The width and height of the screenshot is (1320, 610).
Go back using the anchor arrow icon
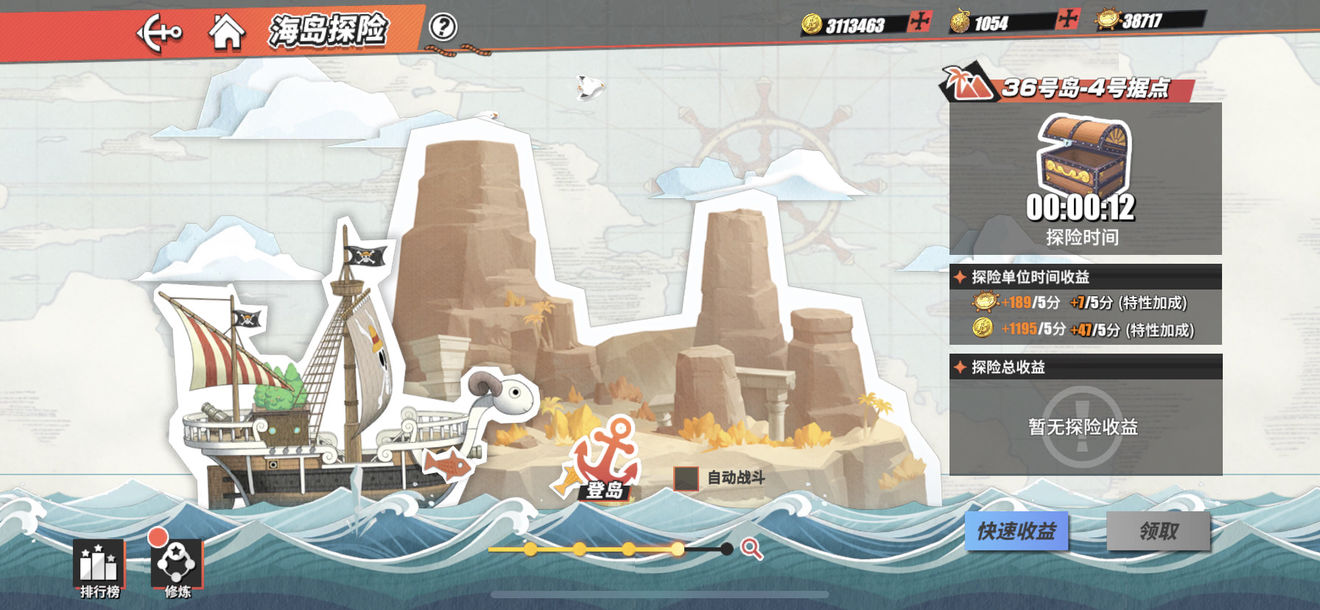[x=159, y=31]
